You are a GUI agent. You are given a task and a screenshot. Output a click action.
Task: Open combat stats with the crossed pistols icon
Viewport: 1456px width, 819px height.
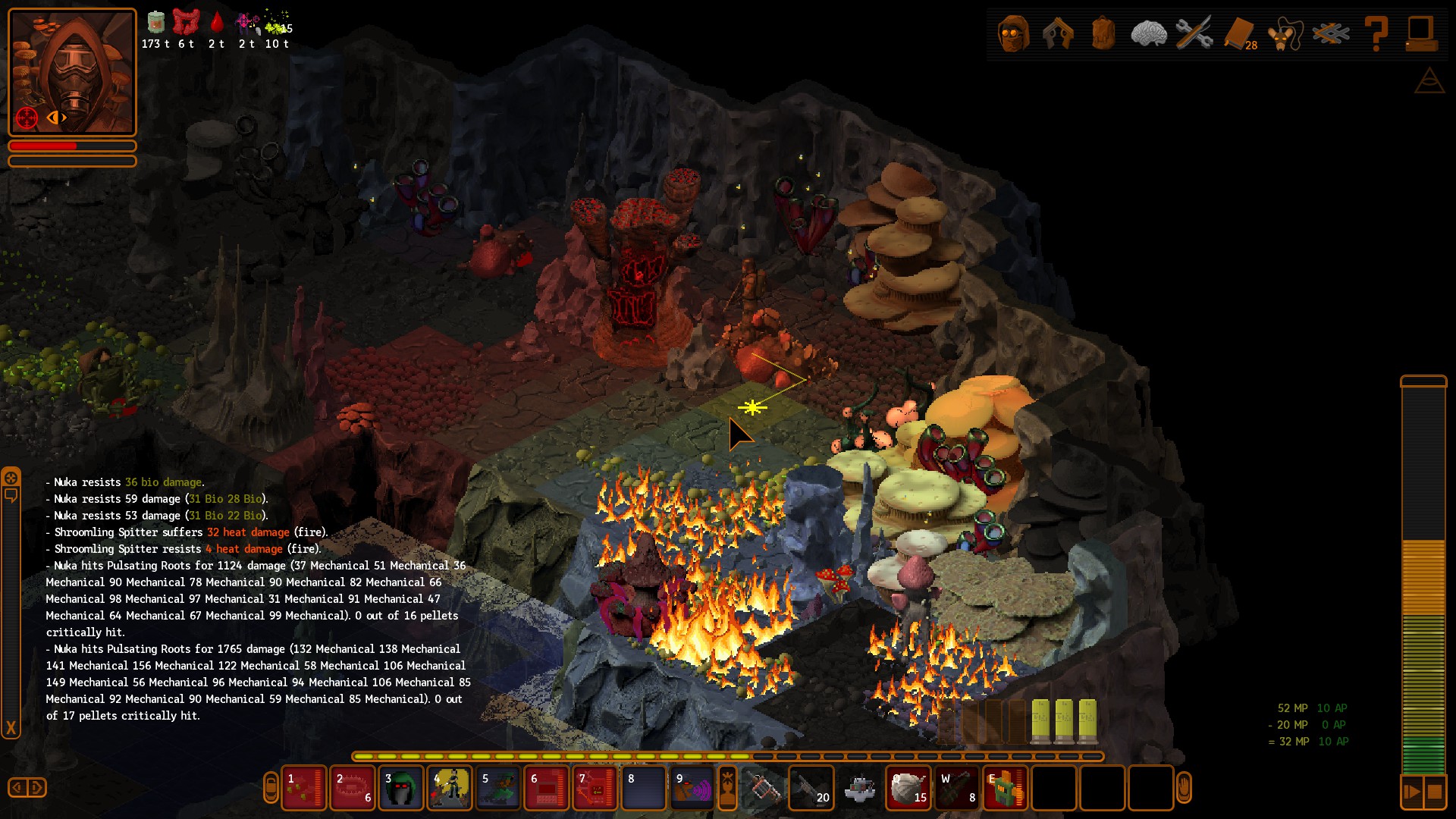click(x=1058, y=34)
